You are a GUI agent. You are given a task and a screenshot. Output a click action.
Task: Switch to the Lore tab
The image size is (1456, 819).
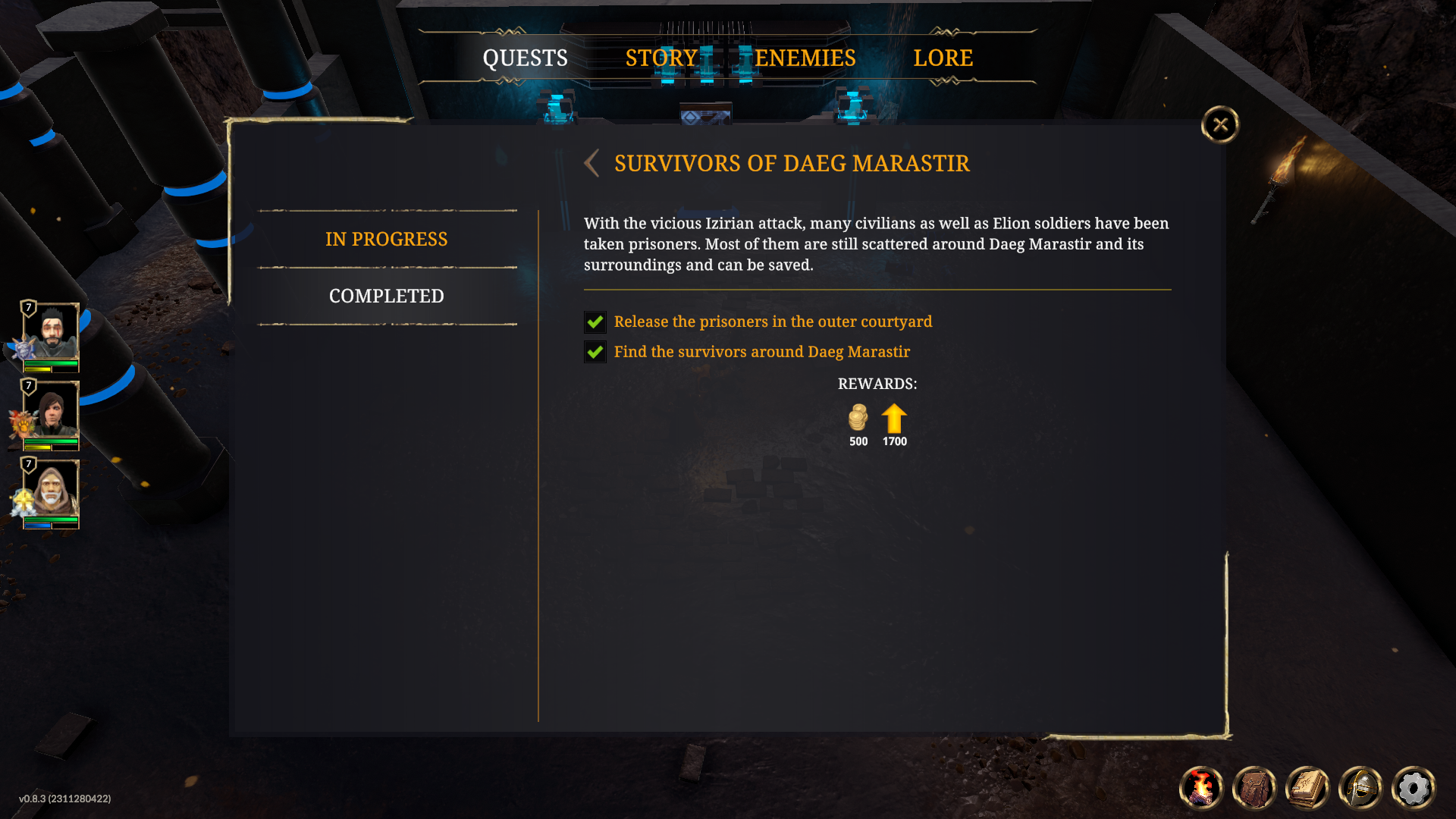click(943, 58)
